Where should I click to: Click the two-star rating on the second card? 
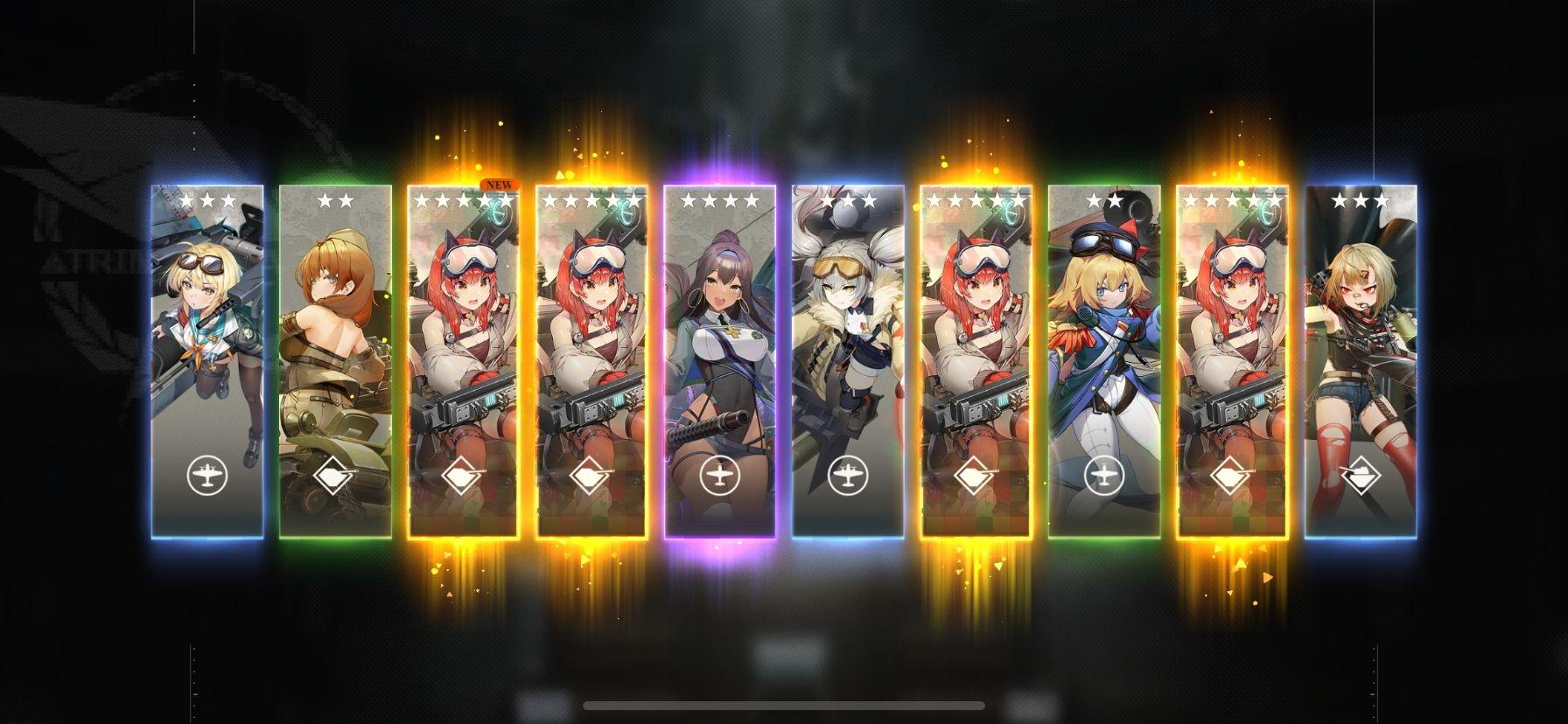pos(338,199)
